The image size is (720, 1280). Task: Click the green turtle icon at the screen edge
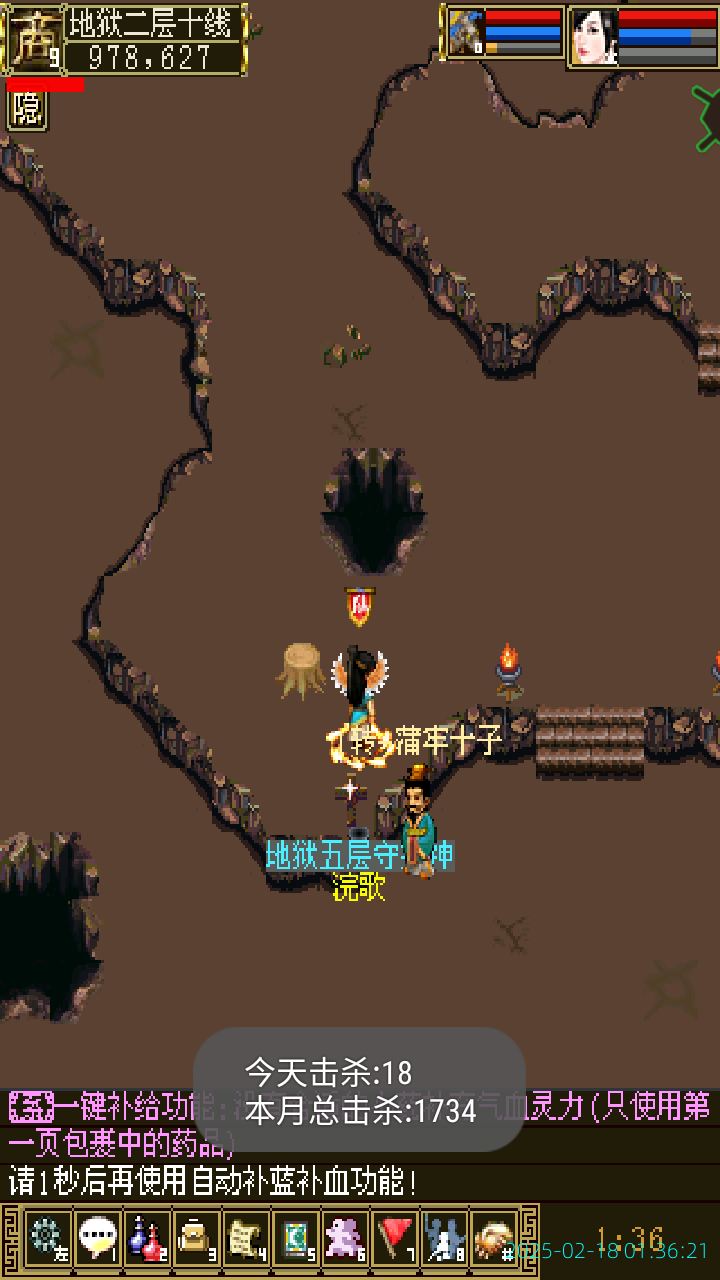[707, 117]
